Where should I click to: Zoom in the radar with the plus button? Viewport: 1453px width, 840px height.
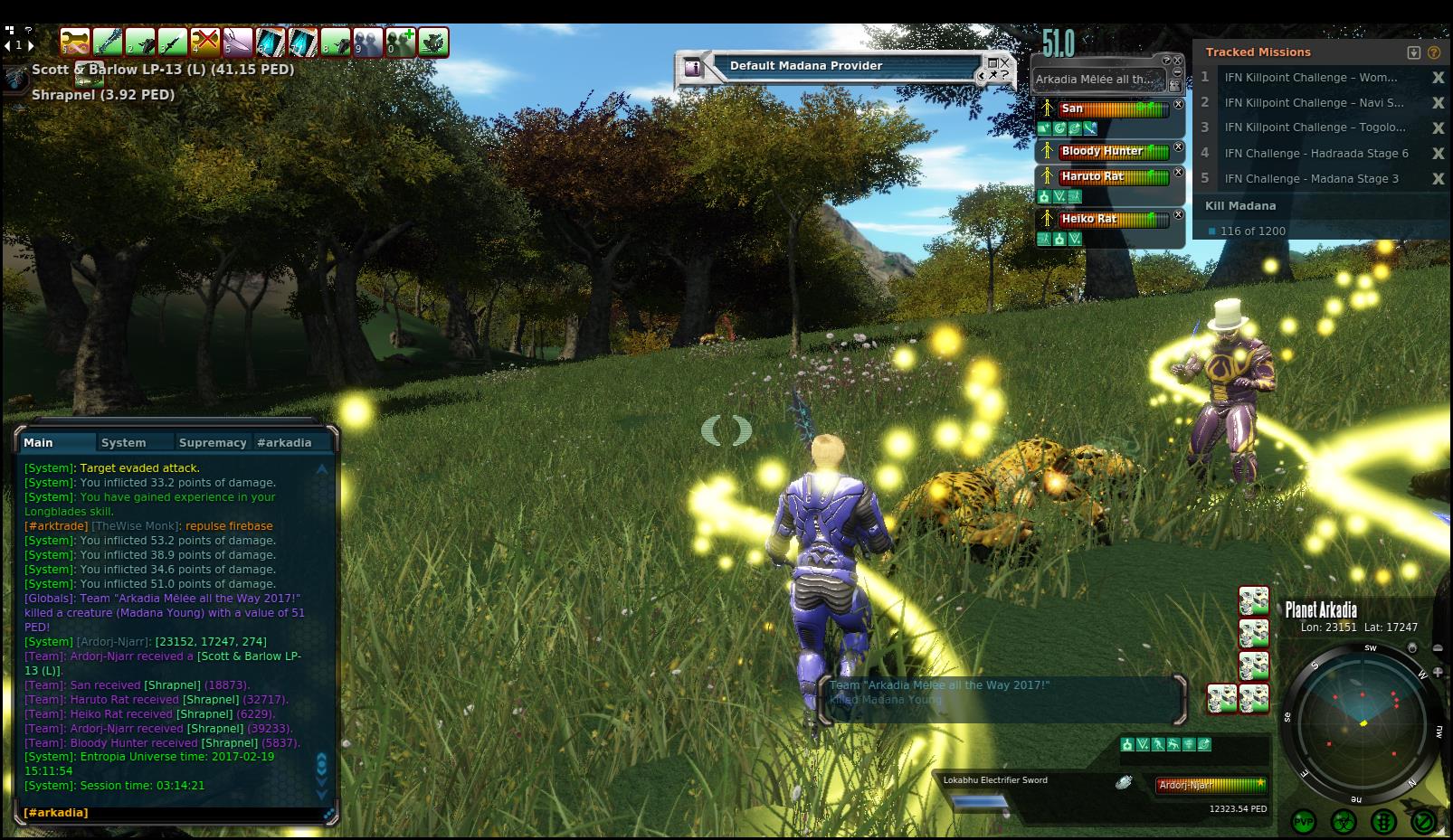pos(1438,672)
